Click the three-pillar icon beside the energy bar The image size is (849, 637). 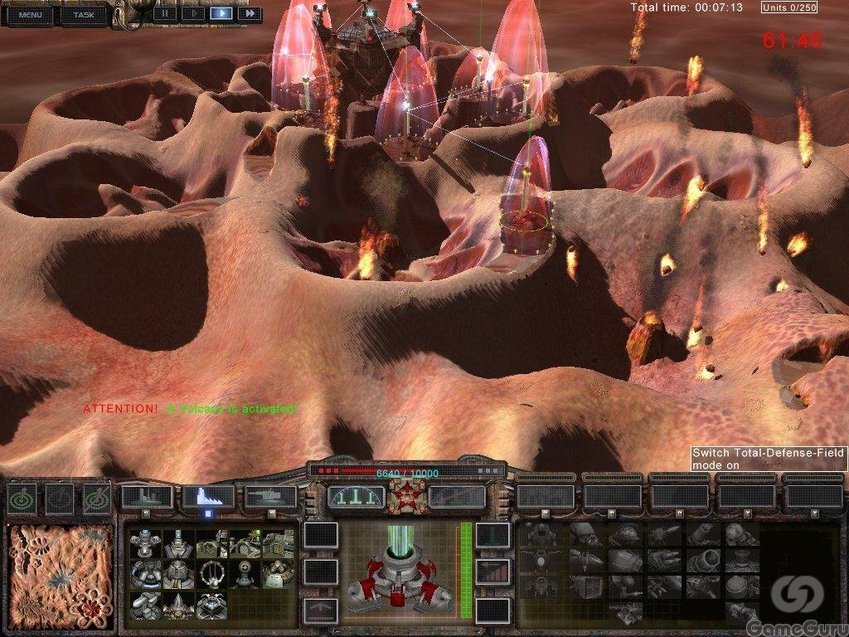point(356,497)
